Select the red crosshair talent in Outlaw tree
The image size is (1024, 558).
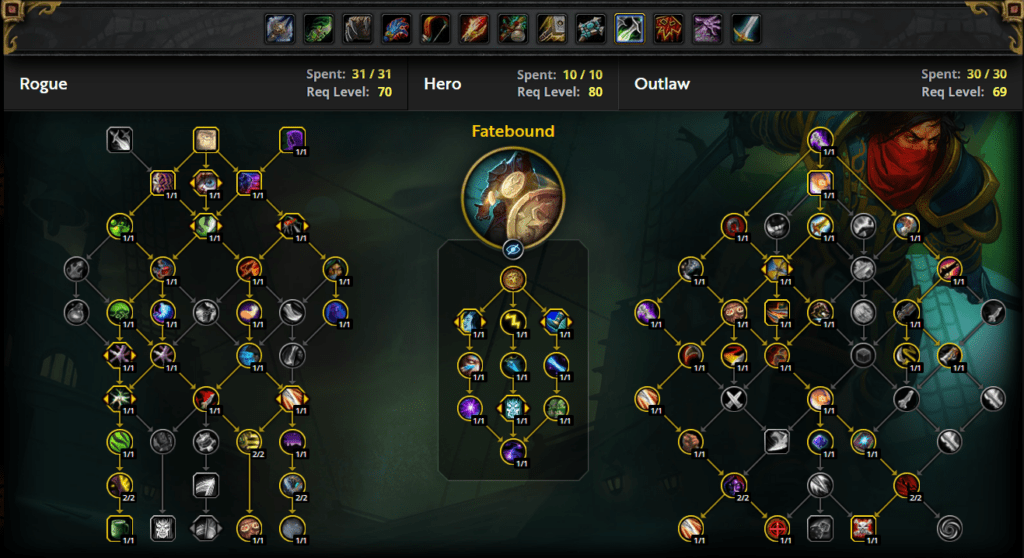777,527
